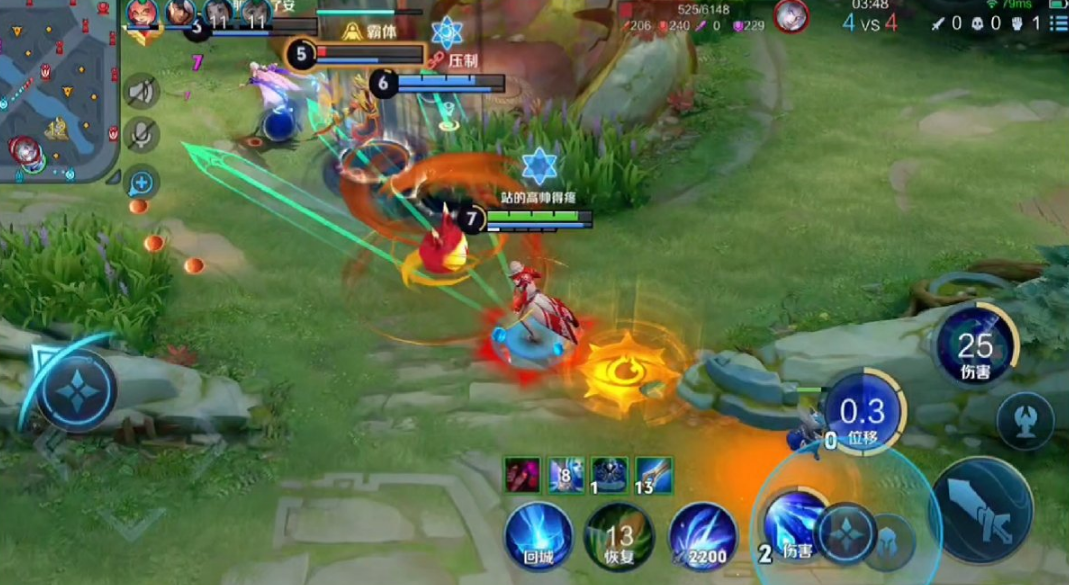Hit the sword basic attack button
The height and width of the screenshot is (585, 1069).
[x=980, y=510]
